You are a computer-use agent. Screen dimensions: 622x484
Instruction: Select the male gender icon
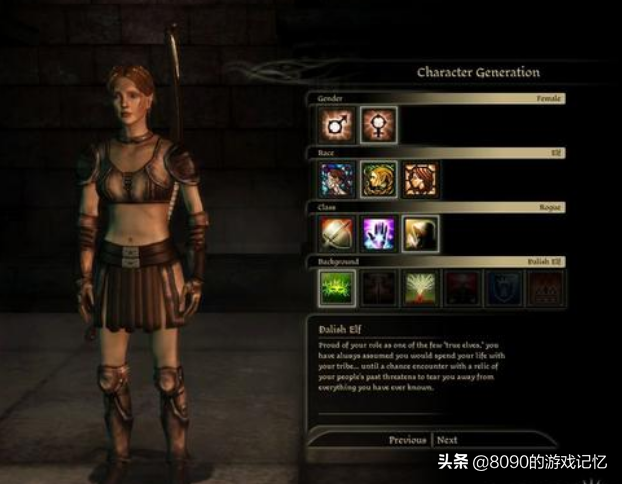[x=336, y=126]
